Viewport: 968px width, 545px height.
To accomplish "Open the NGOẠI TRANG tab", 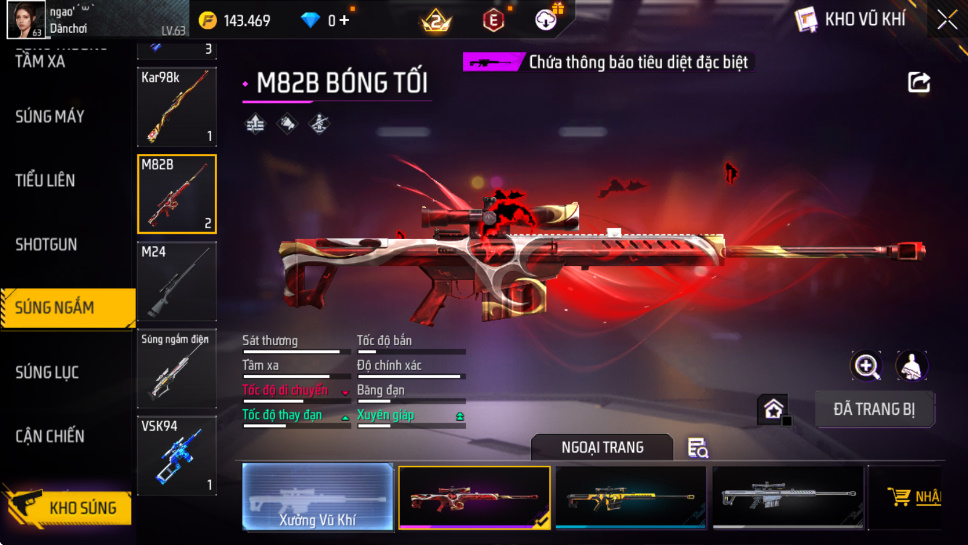I will click(x=602, y=447).
